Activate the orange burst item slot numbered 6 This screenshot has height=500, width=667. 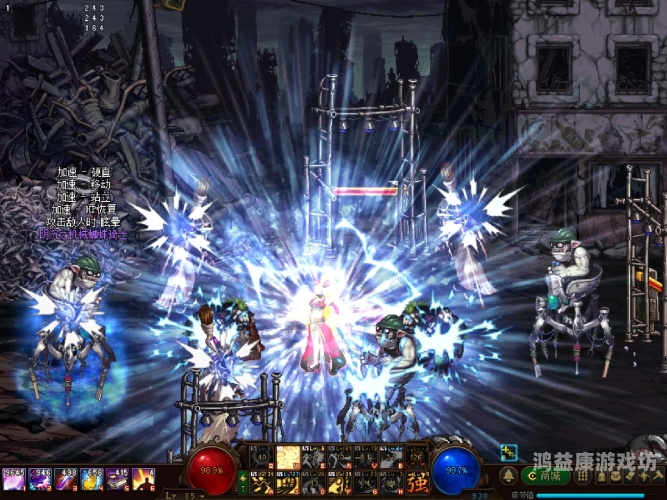[144, 480]
